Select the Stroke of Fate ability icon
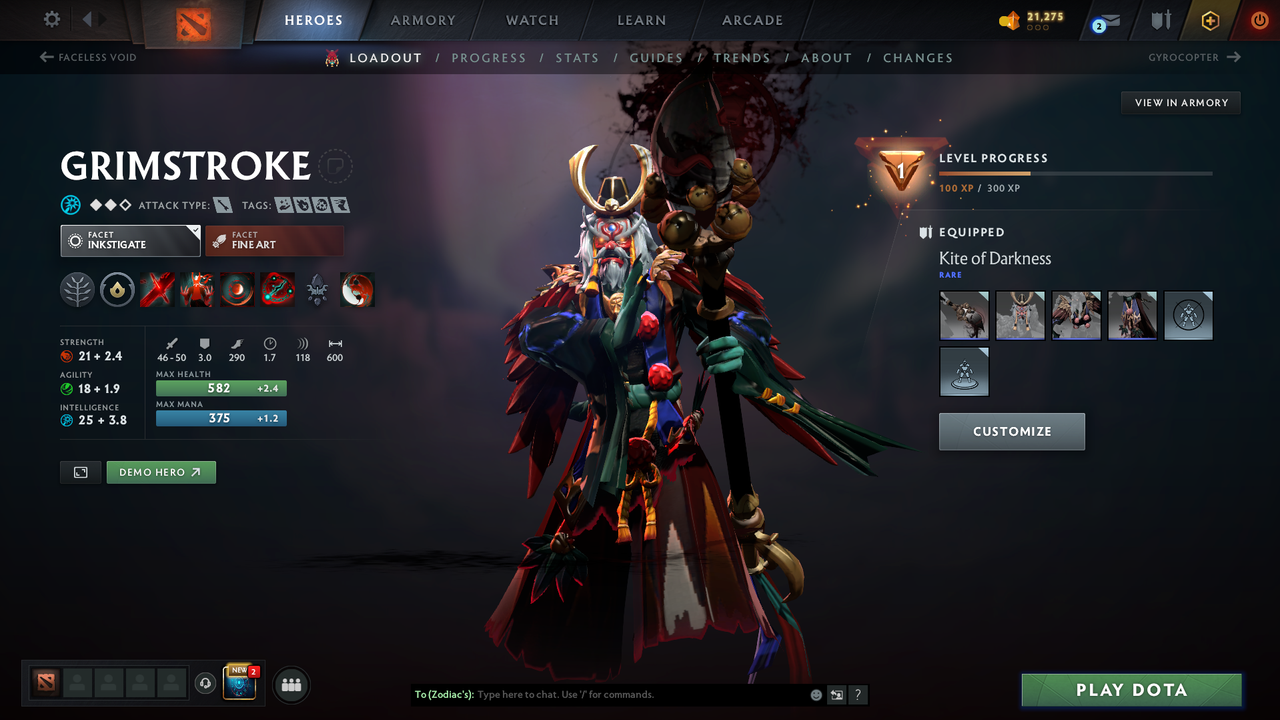 pyautogui.click(x=157, y=289)
